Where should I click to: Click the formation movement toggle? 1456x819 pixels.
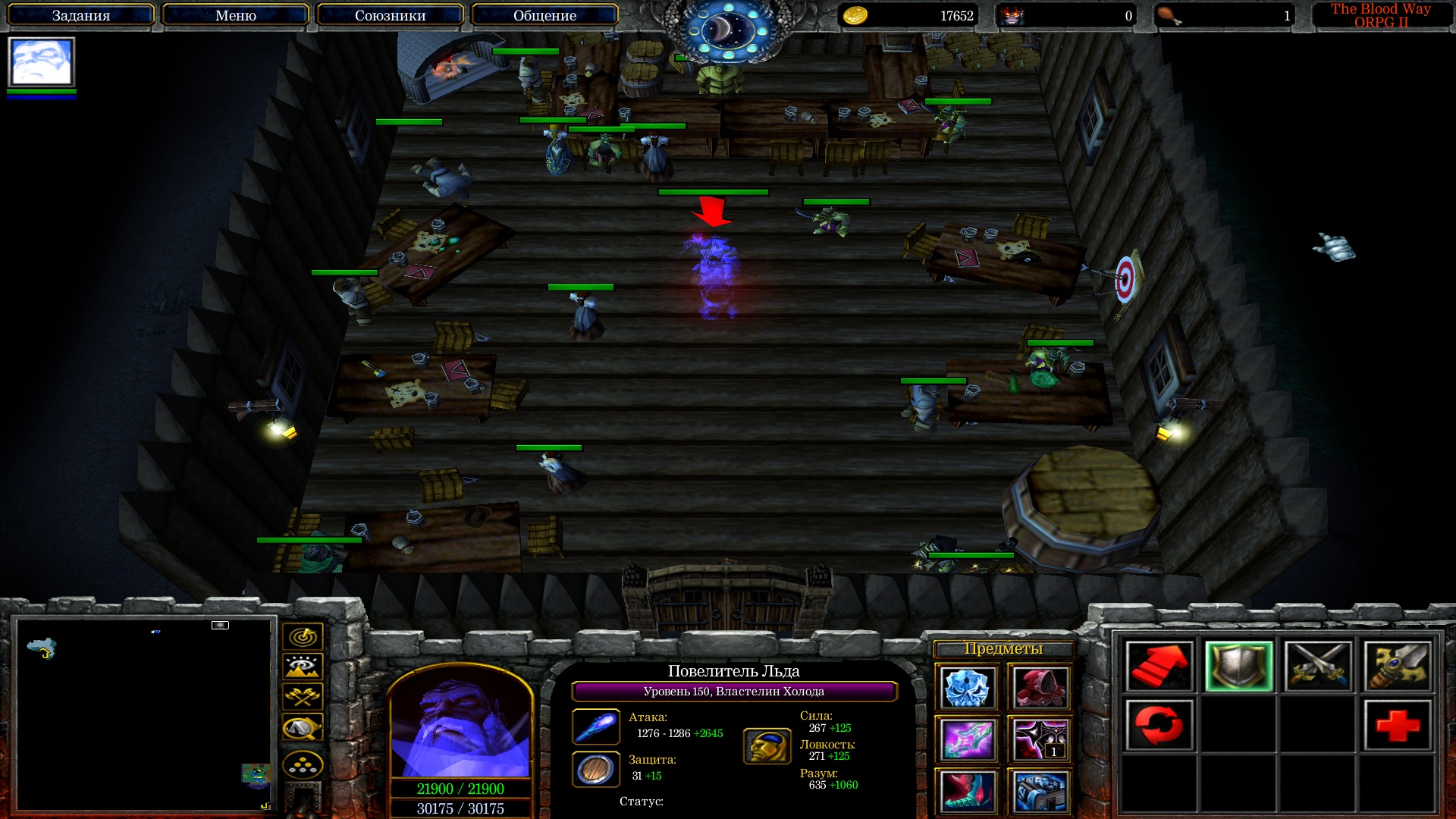[303, 765]
